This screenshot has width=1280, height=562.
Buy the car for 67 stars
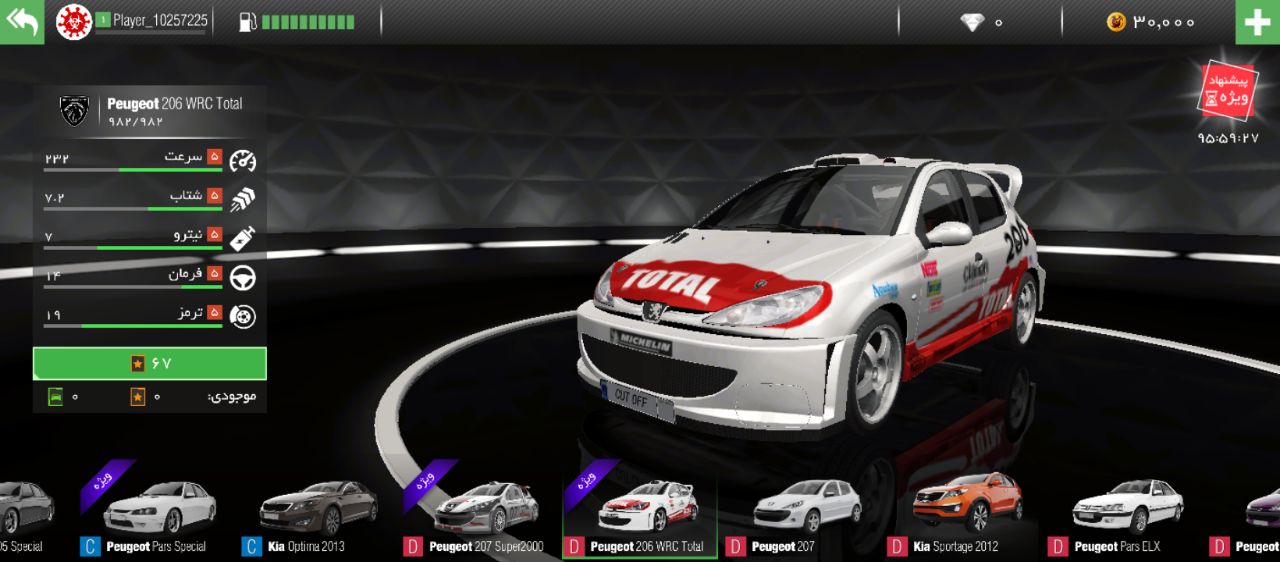pyautogui.click(x=150, y=363)
